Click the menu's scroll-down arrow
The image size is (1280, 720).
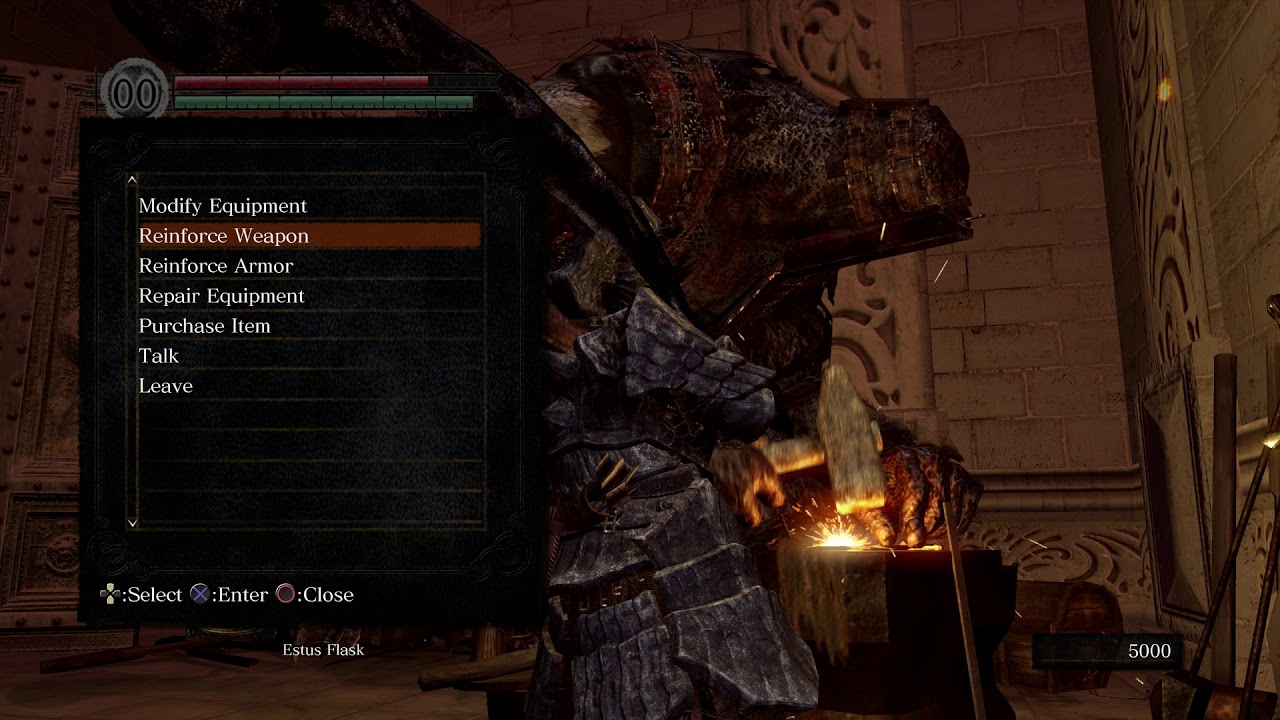click(x=132, y=522)
